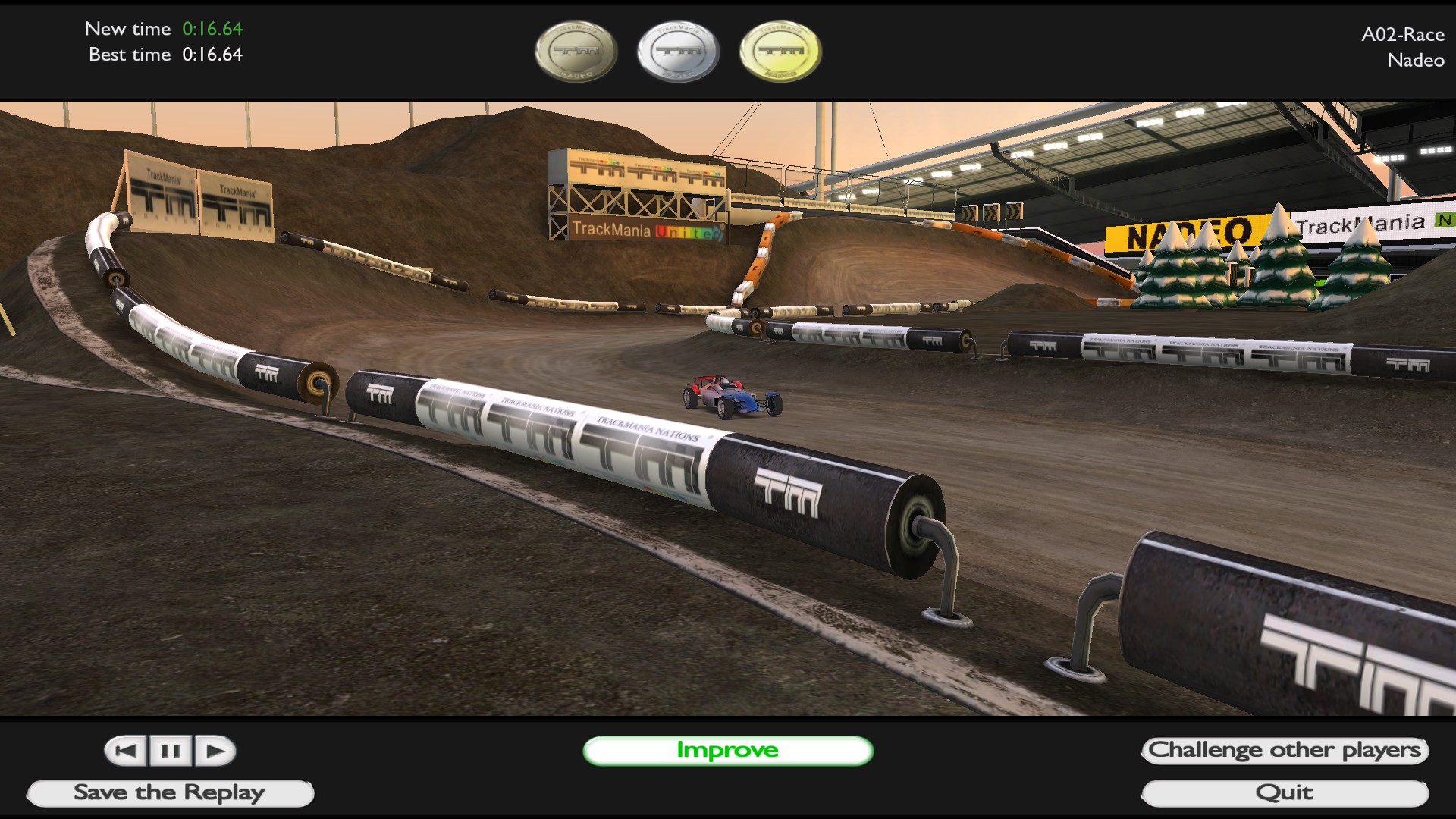Screen dimensions: 1456x819
Task: Play the replay forward
Action: 215,751
